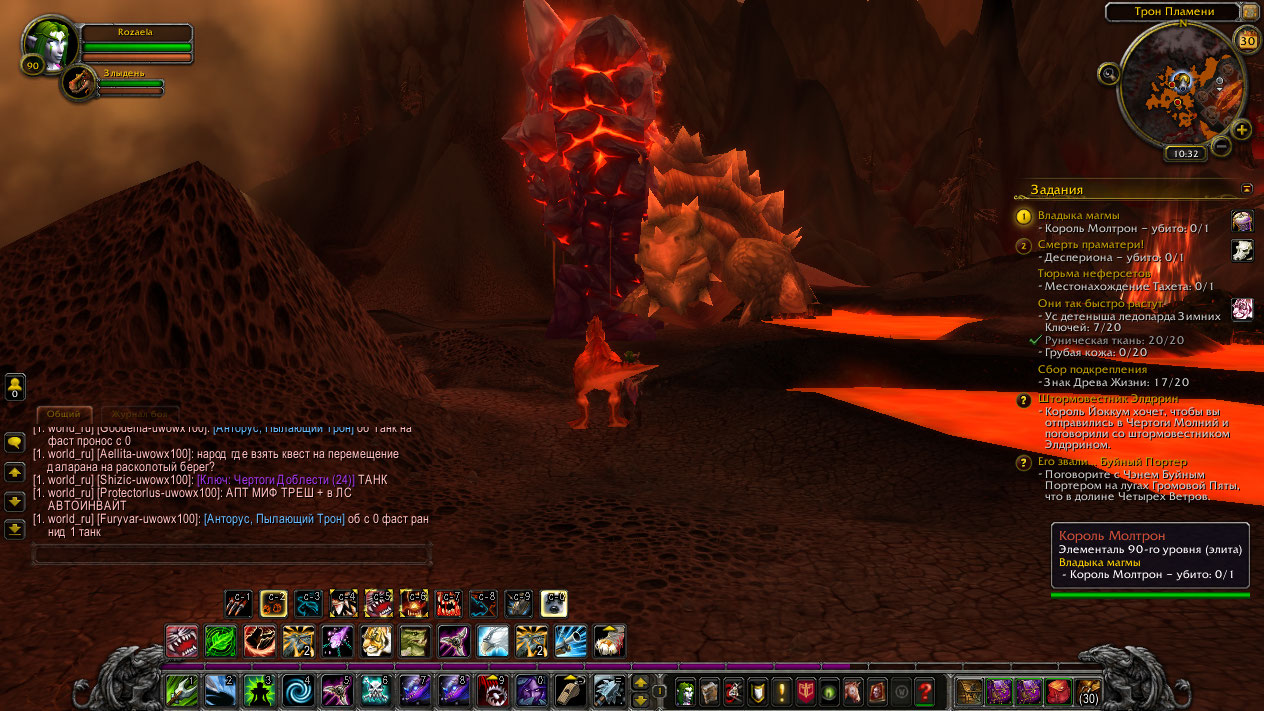Select the Владыка магмы quest title
The width and height of the screenshot is (1264, 711).
pyautogui.click(x=1078, y=215)
